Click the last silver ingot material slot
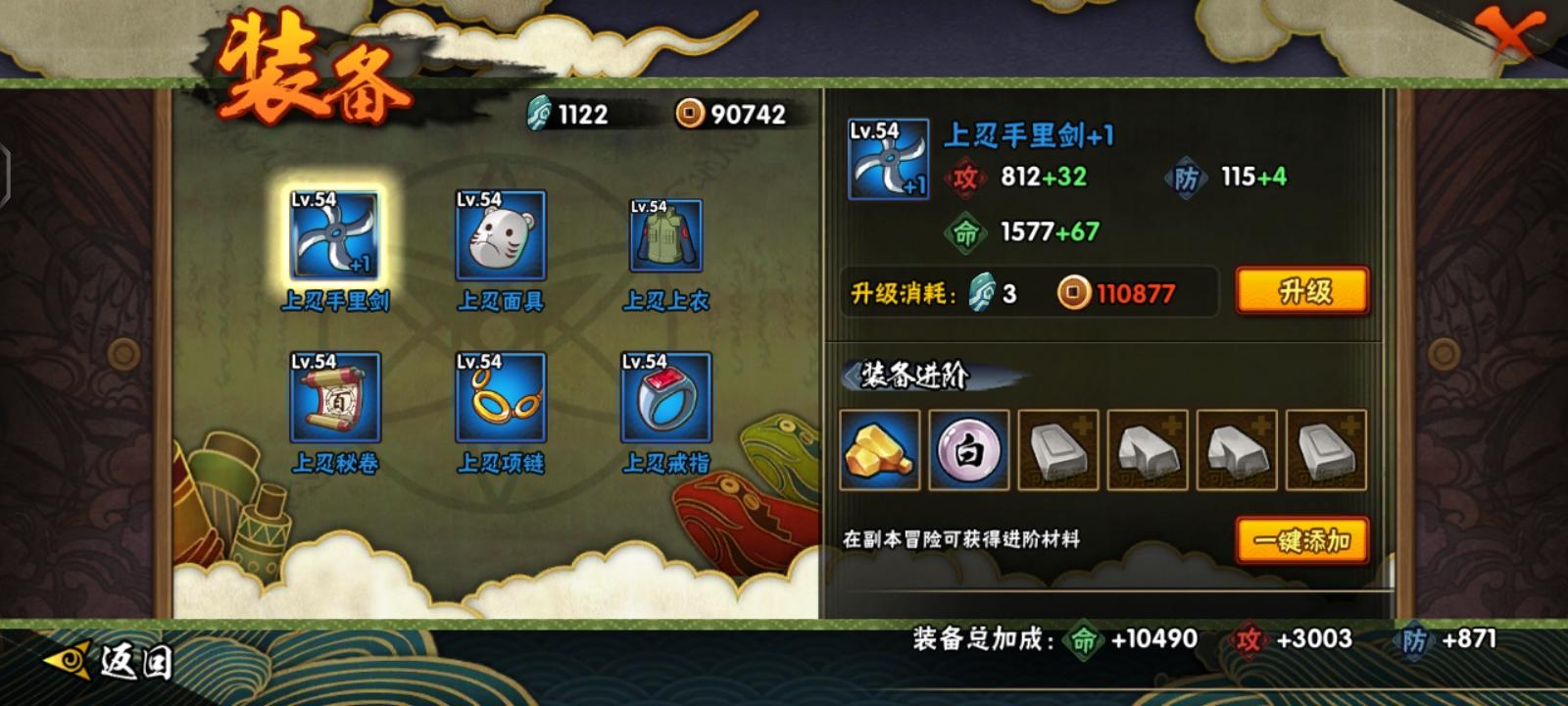 (1326, 450)
